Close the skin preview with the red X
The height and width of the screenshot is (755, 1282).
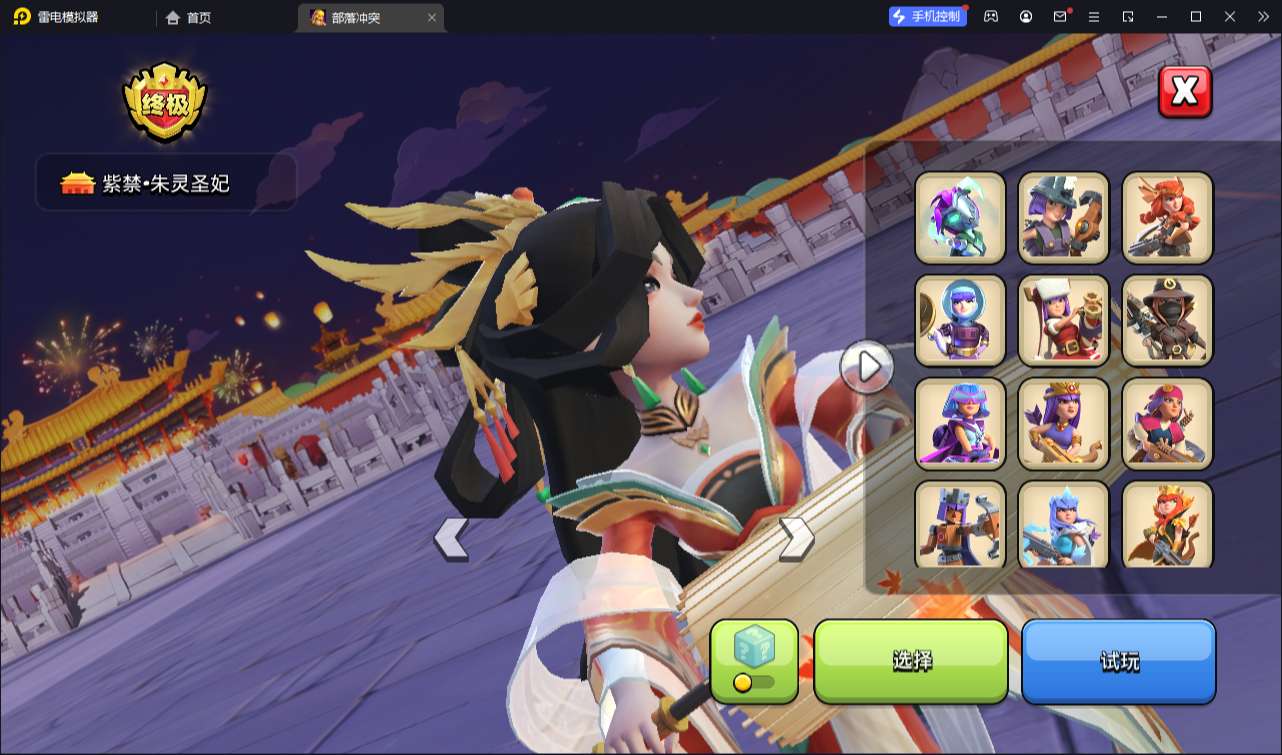click(x=1185, y=92)
